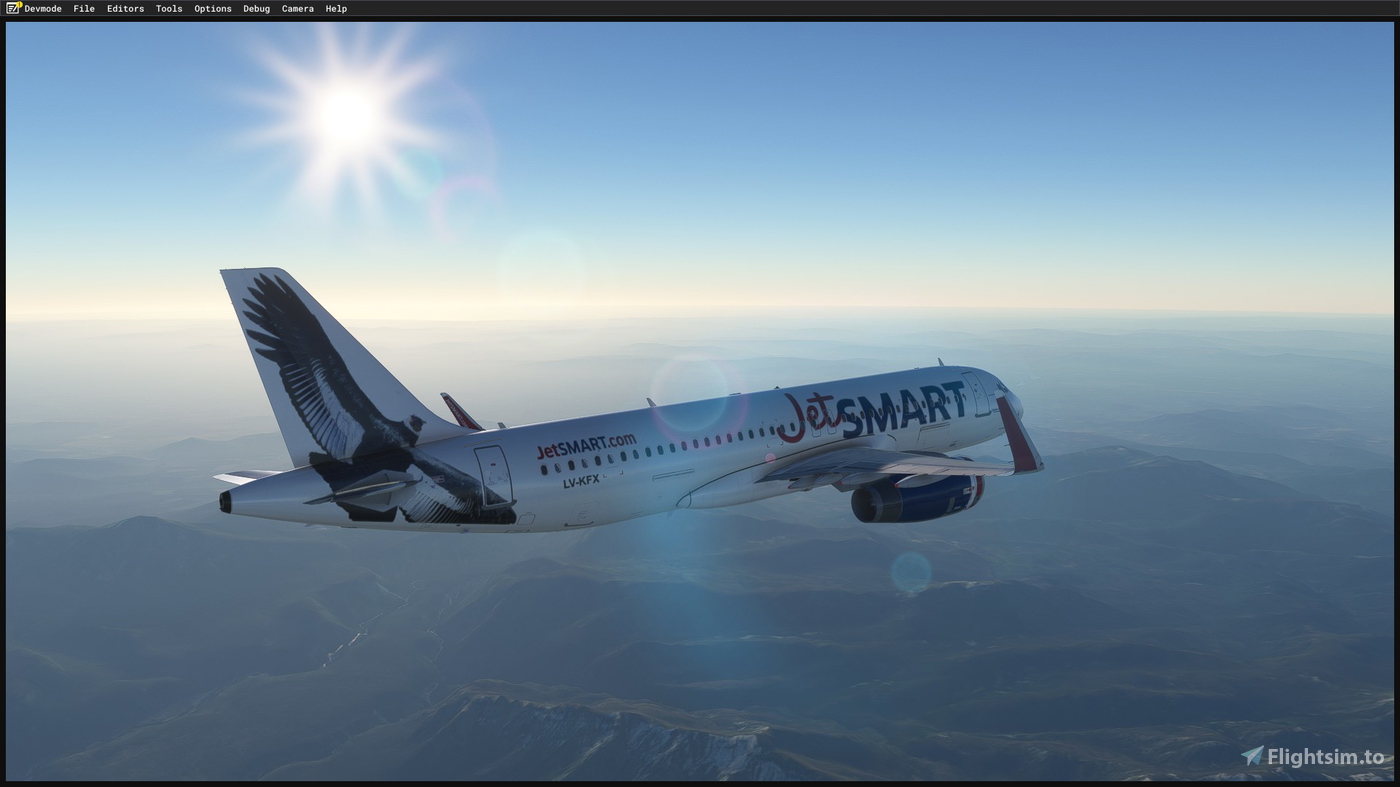
Task: Expand the Tools dropdown from menu bar
Action: click(x=168, y=8)
